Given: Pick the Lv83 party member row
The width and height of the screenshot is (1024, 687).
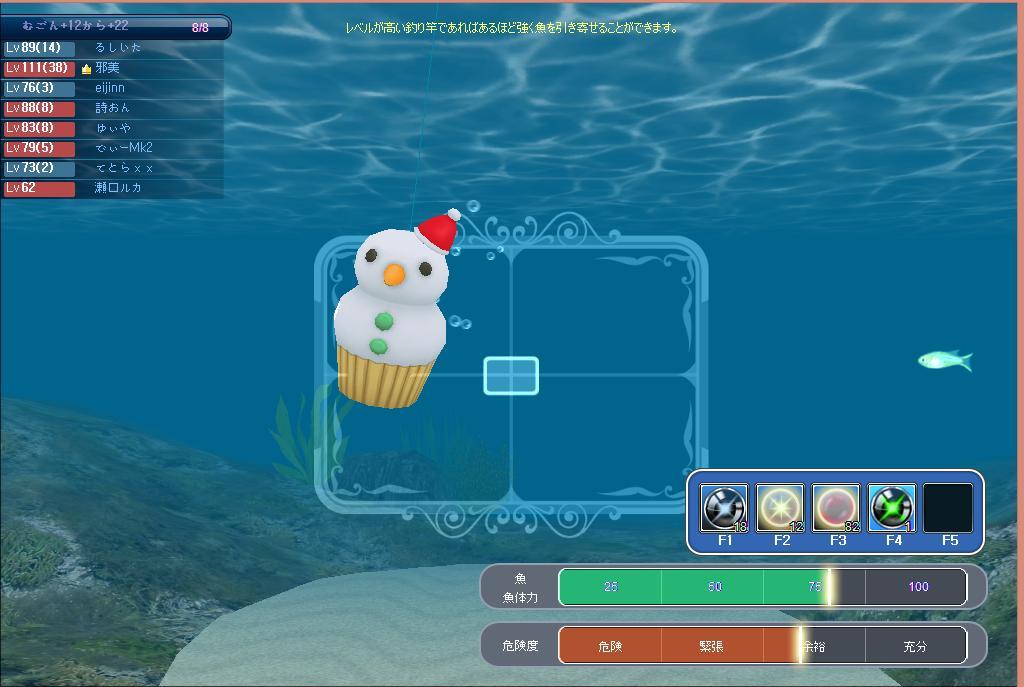Looking at the screenshot, I should tap(112, 128).
